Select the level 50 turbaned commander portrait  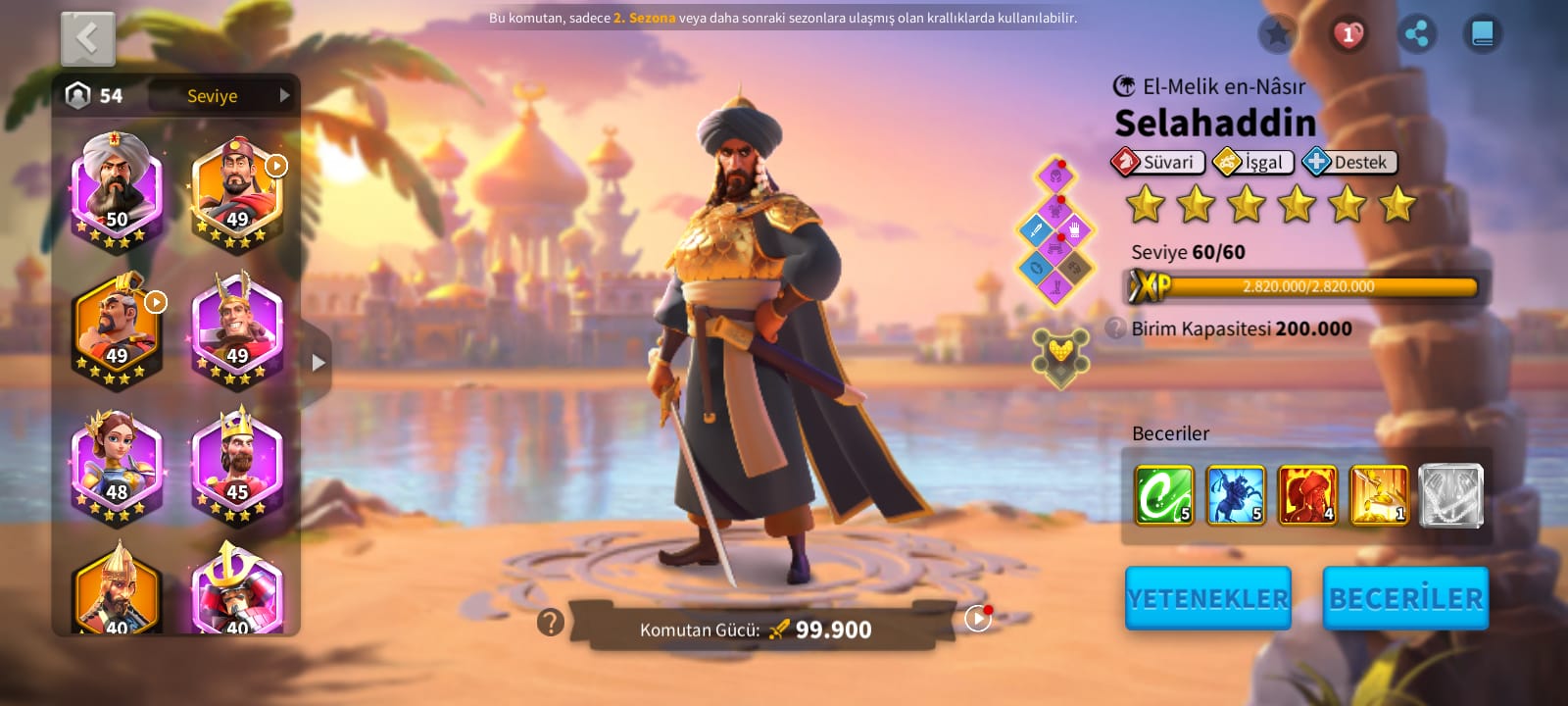117,188
